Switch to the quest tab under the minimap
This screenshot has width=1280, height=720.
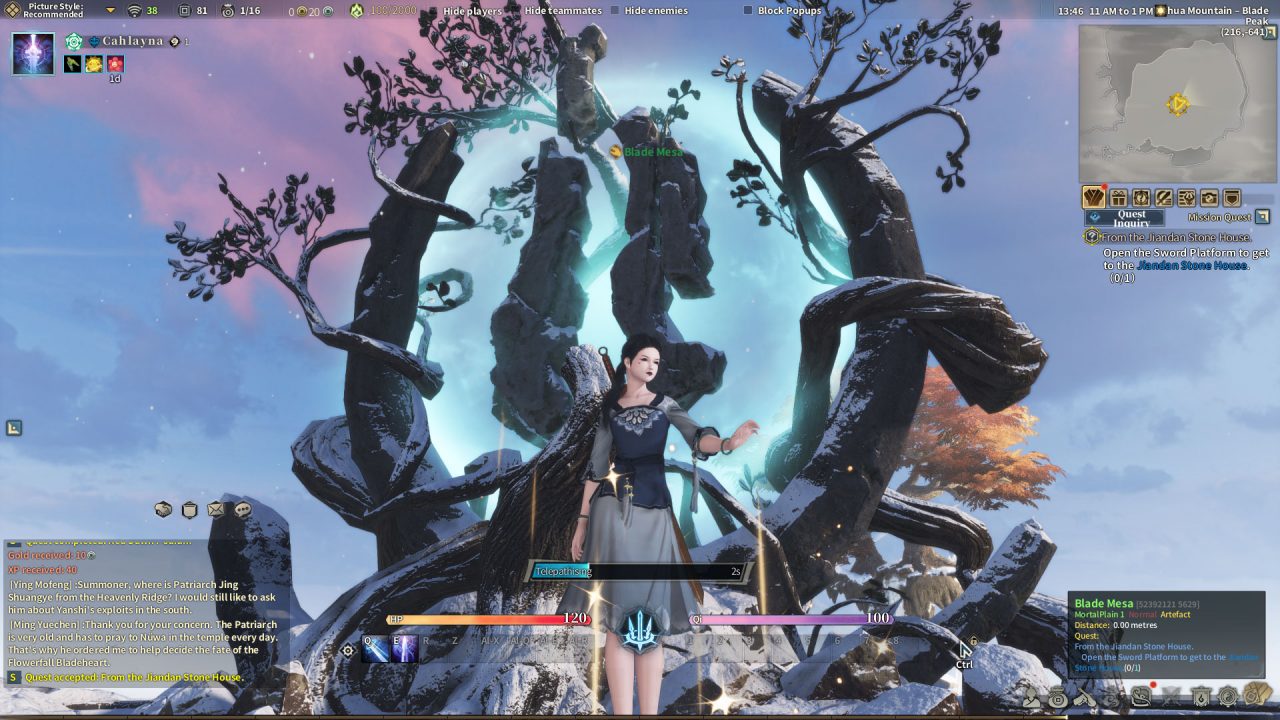1093,197
